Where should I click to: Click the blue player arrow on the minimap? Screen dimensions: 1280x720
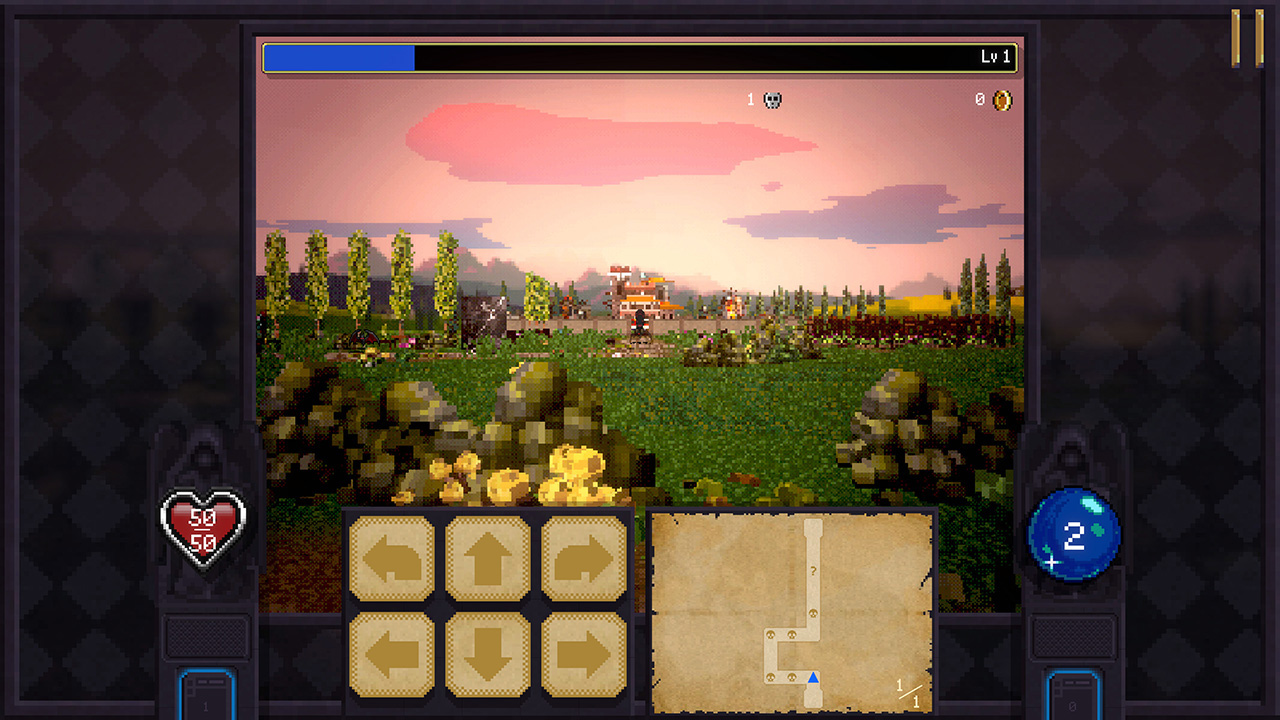point(813,678)
